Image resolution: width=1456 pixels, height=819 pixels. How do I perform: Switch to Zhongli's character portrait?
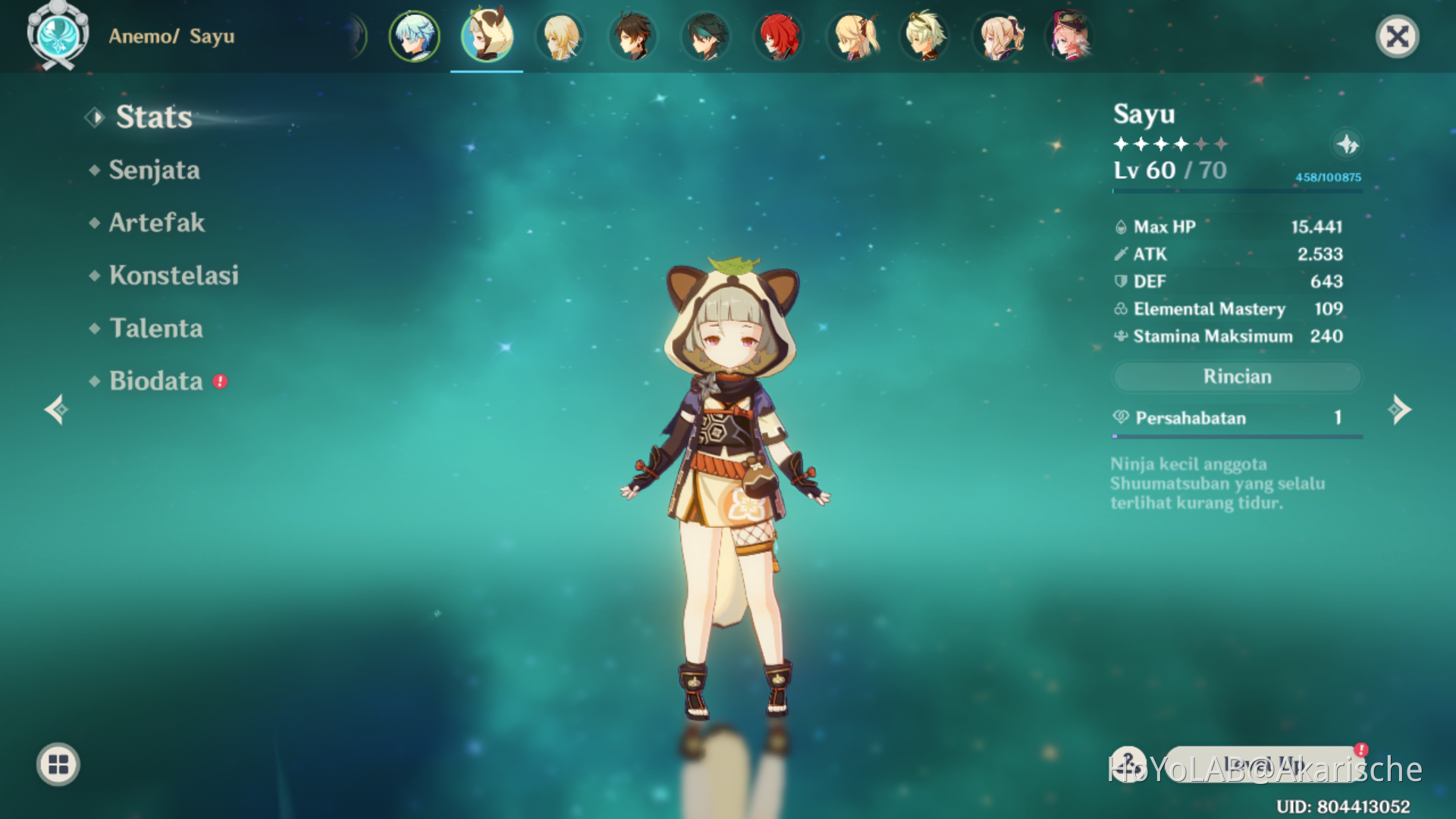coord(632,36)
